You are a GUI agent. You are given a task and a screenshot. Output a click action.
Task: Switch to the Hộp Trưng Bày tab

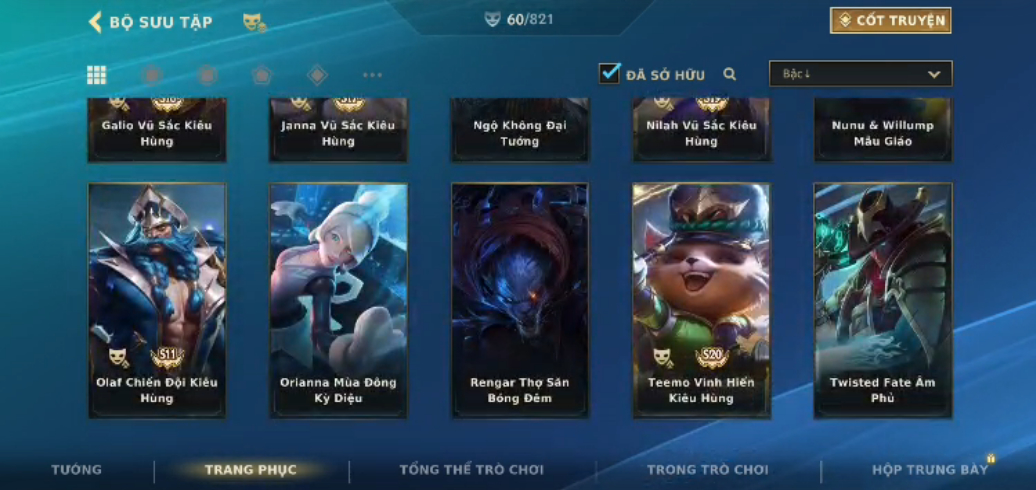pos(929,470)
